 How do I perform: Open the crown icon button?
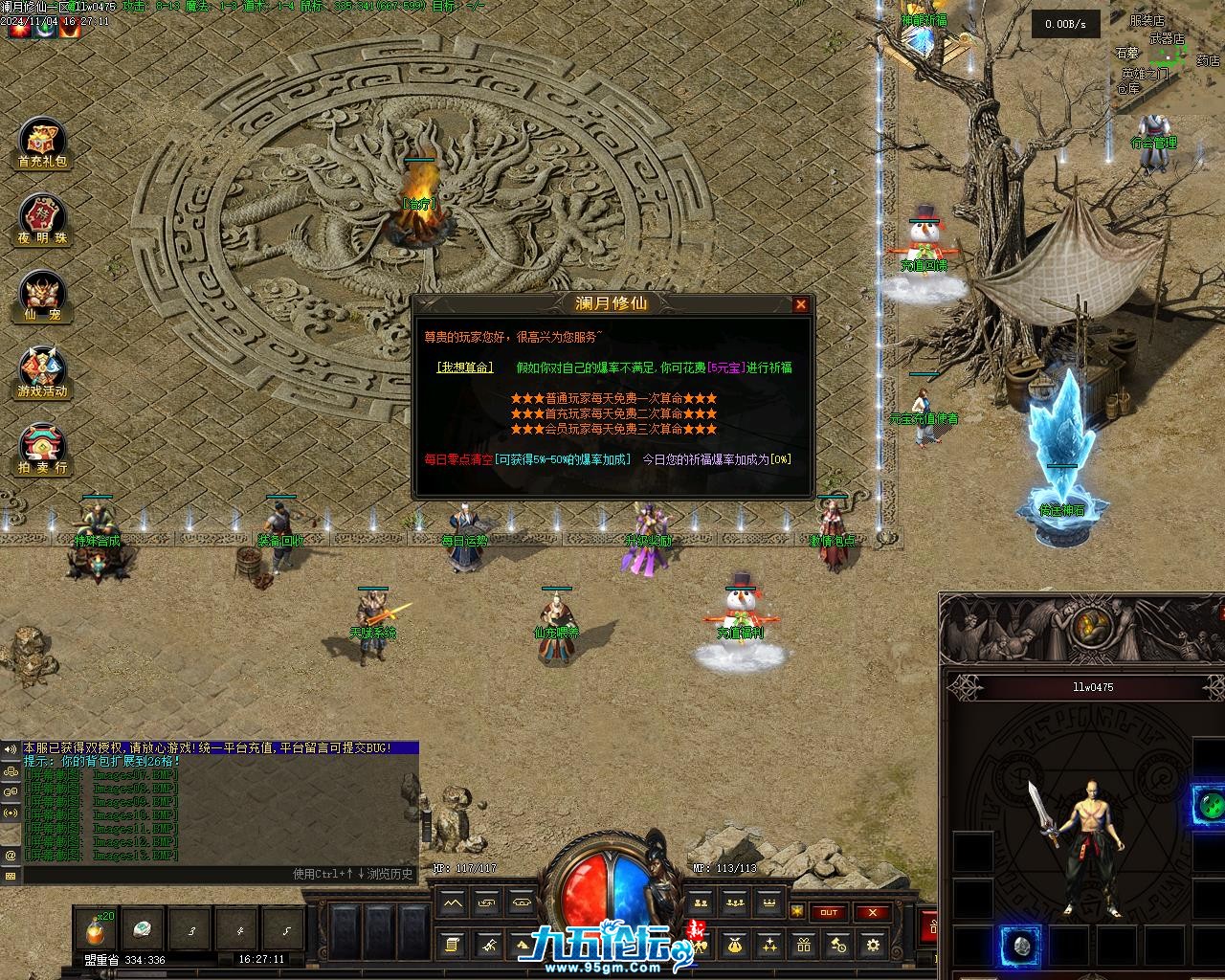click(x=768, y=902)
